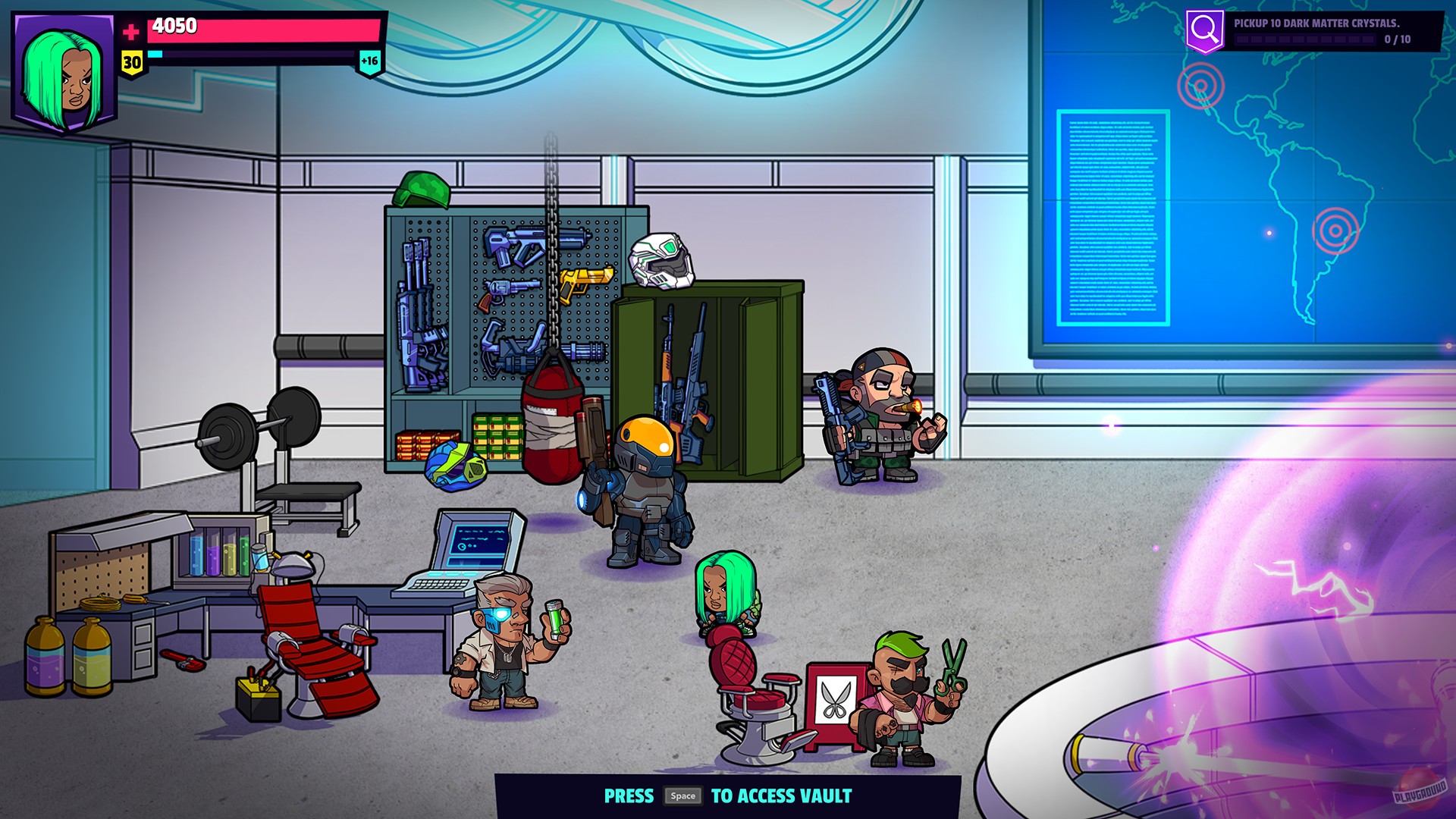Click the red health cross icon

tap(130, 32)
